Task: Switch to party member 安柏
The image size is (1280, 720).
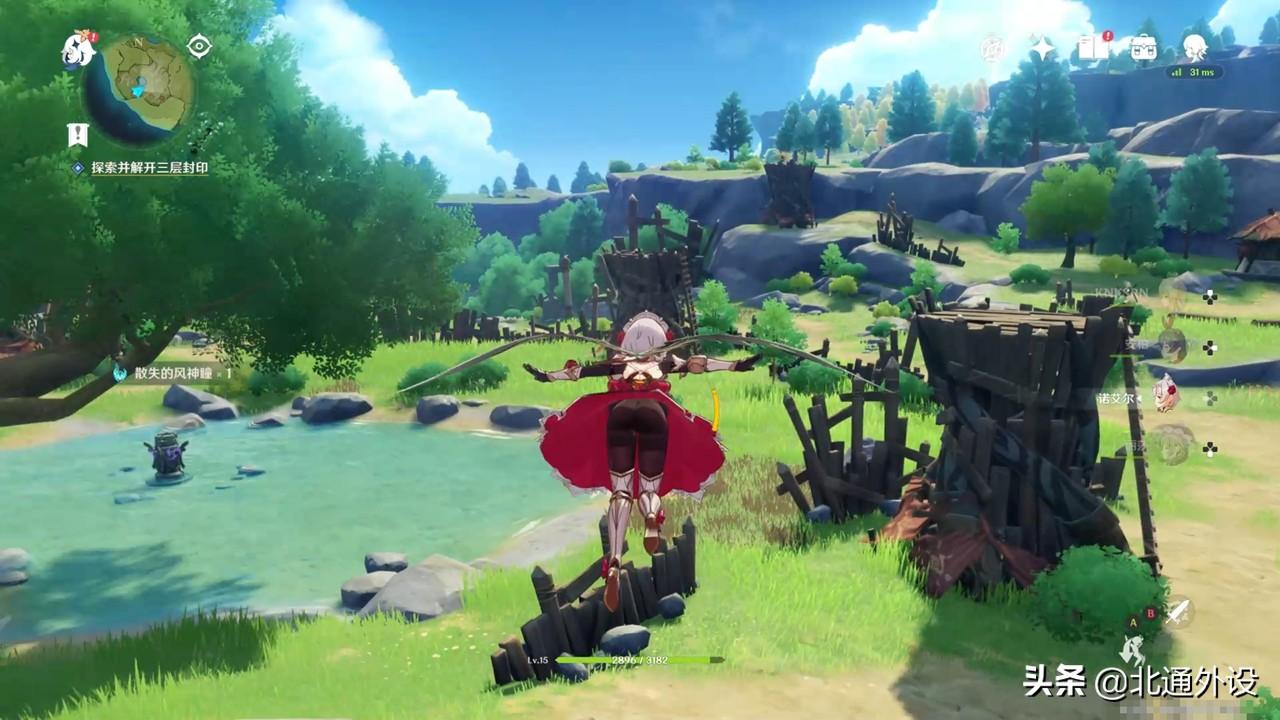Action: (x=1170, y=345)
